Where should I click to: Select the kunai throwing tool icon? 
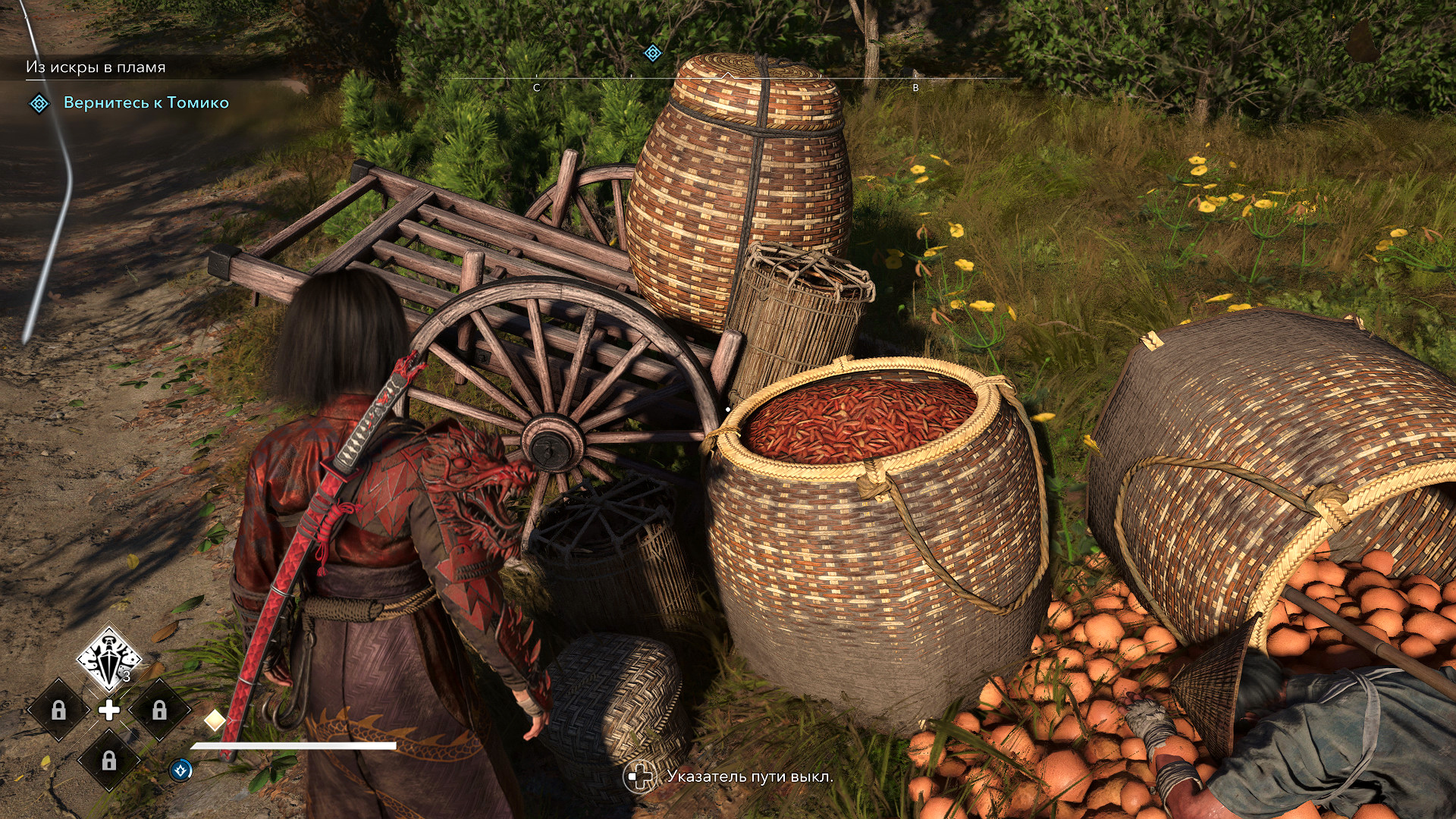tap(109, 658)
